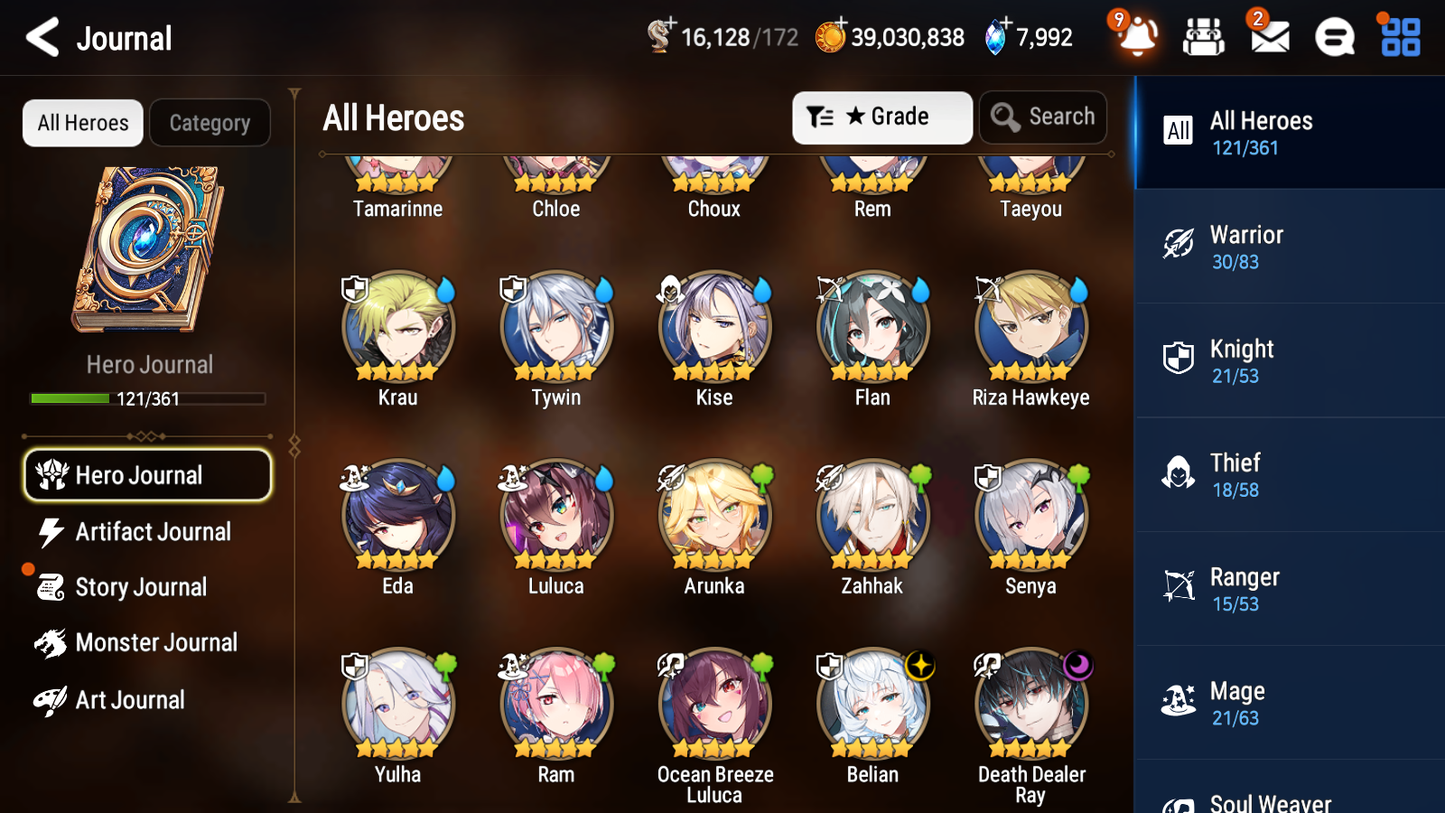Switch to the Category view toggle
This screenshot has height=813, width=1445.
pyautogui.click(x=210, y=122)
